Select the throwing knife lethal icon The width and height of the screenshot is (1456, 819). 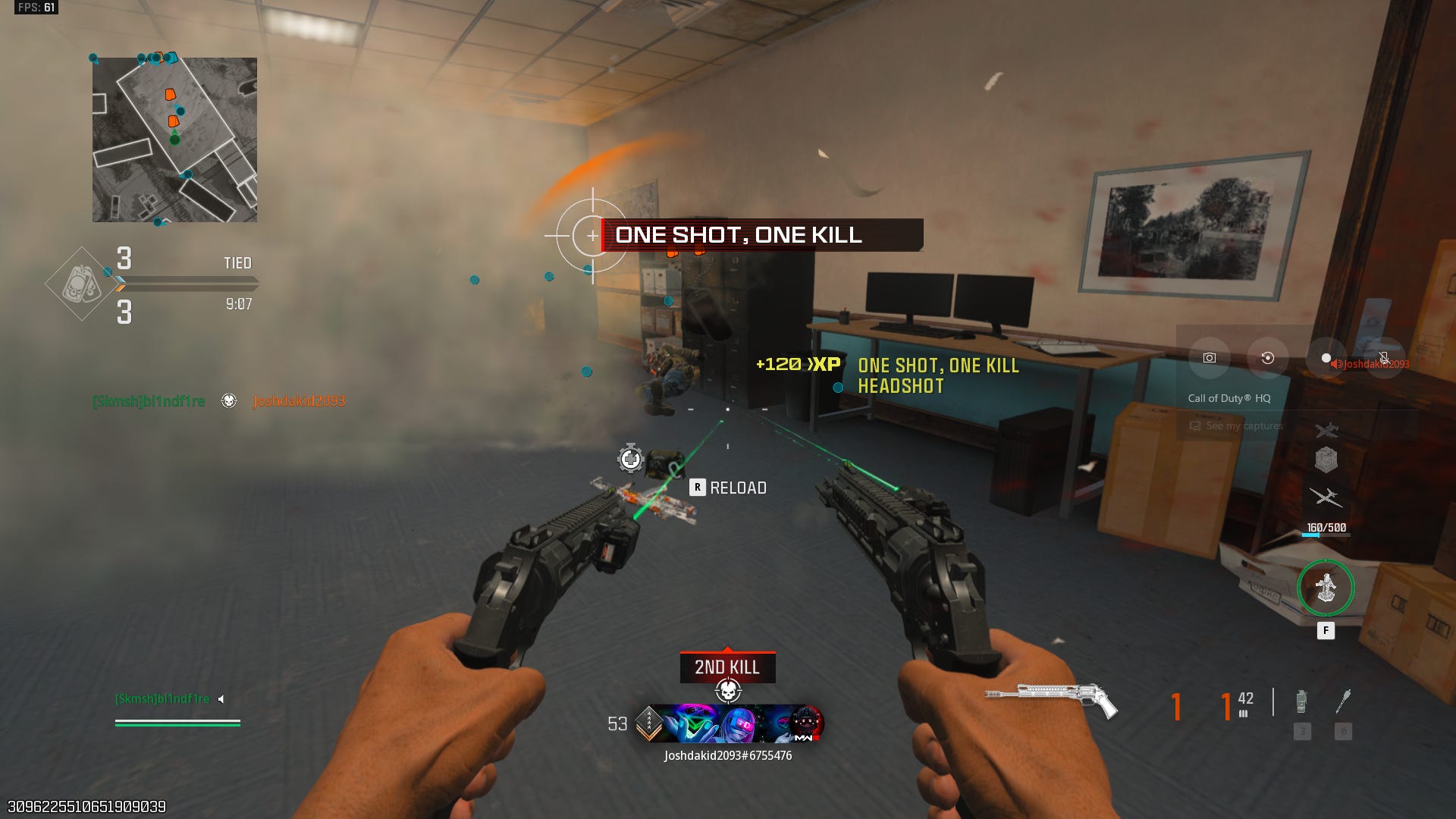1343,701
